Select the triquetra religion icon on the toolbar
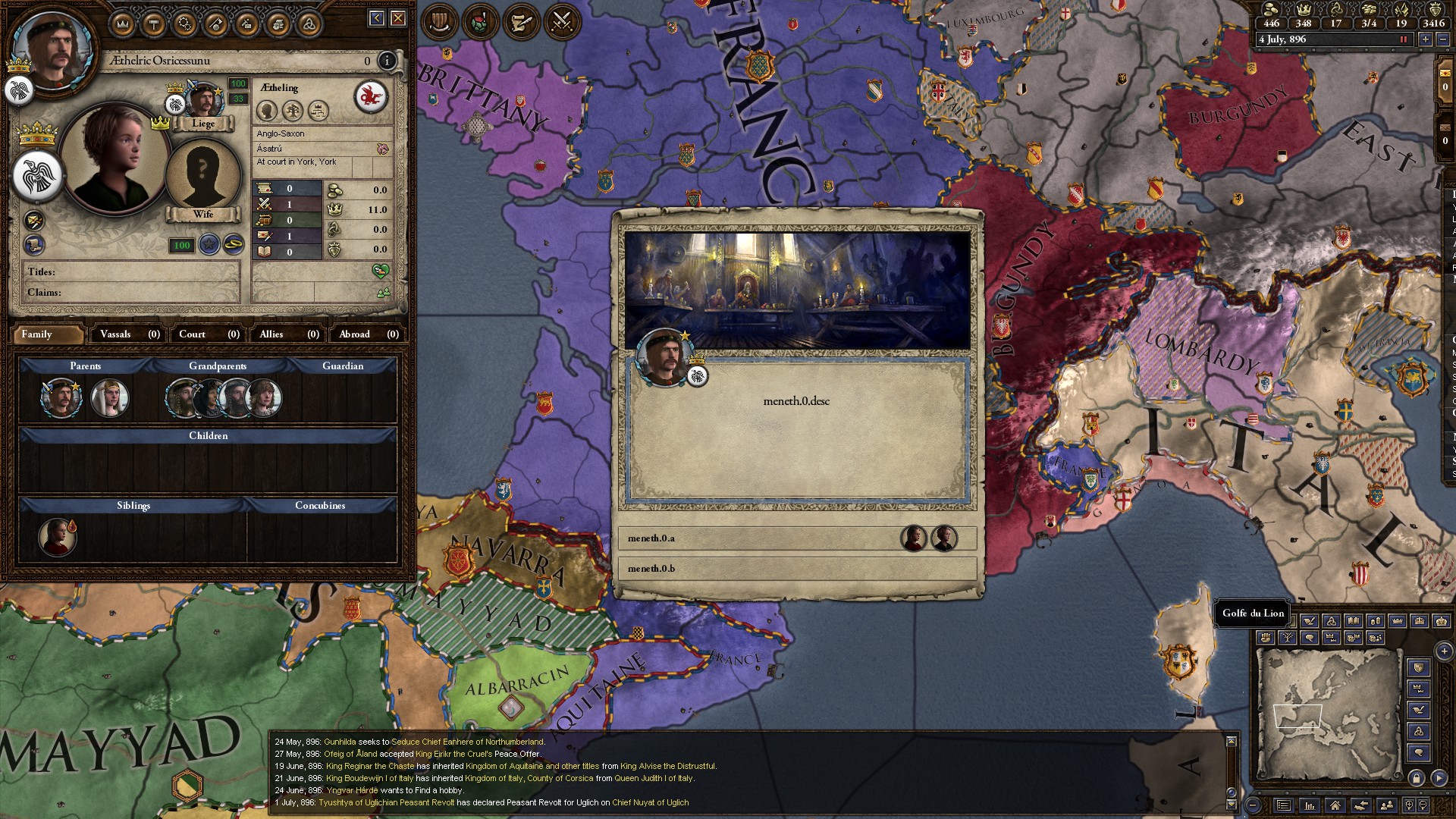This screenshot has height=819, width=1456. pos(309,23)
